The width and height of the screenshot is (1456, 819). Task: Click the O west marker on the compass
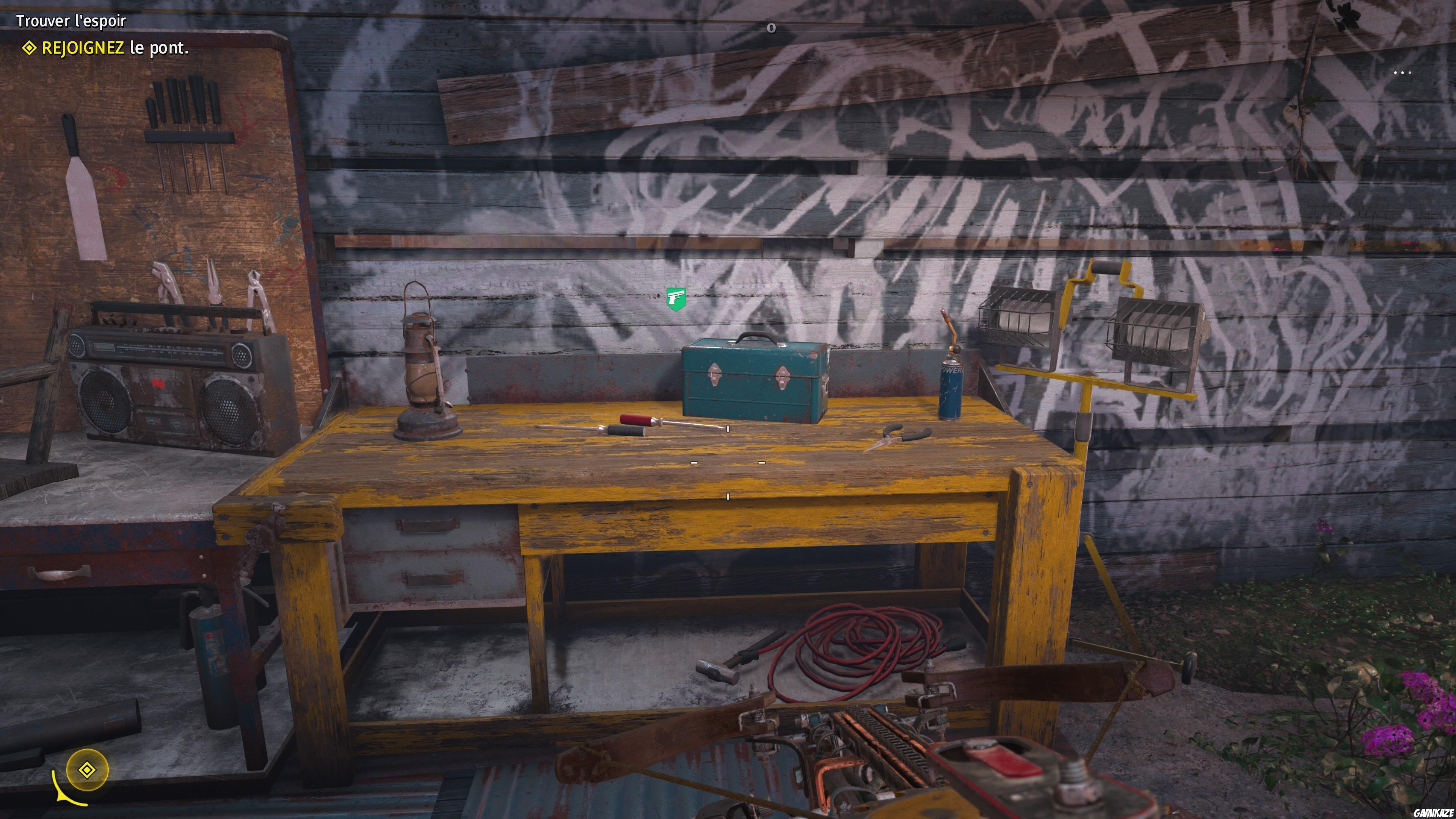pos(772,28)
